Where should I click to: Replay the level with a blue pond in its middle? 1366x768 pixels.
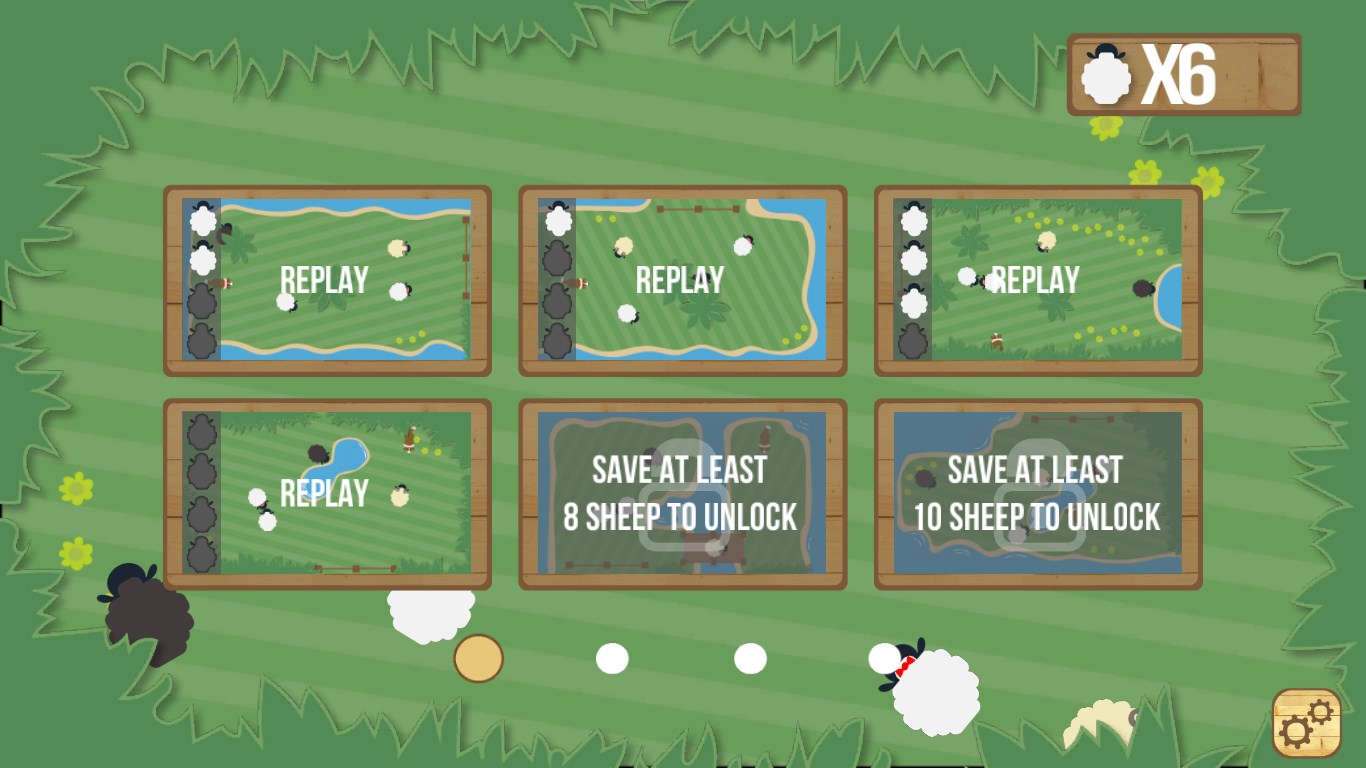326,493
